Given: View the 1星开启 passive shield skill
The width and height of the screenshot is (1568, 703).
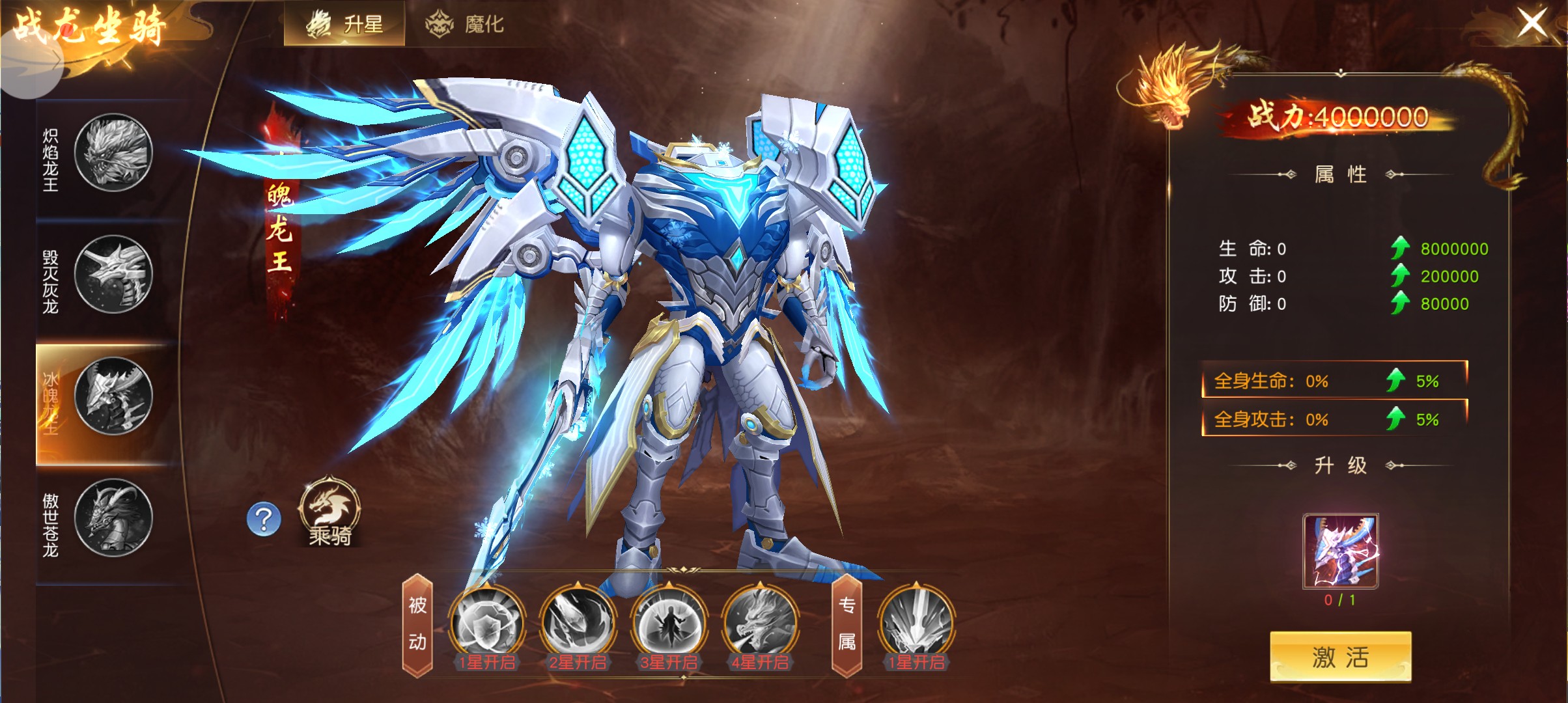Looking at the screenshot, I should 487,624.
